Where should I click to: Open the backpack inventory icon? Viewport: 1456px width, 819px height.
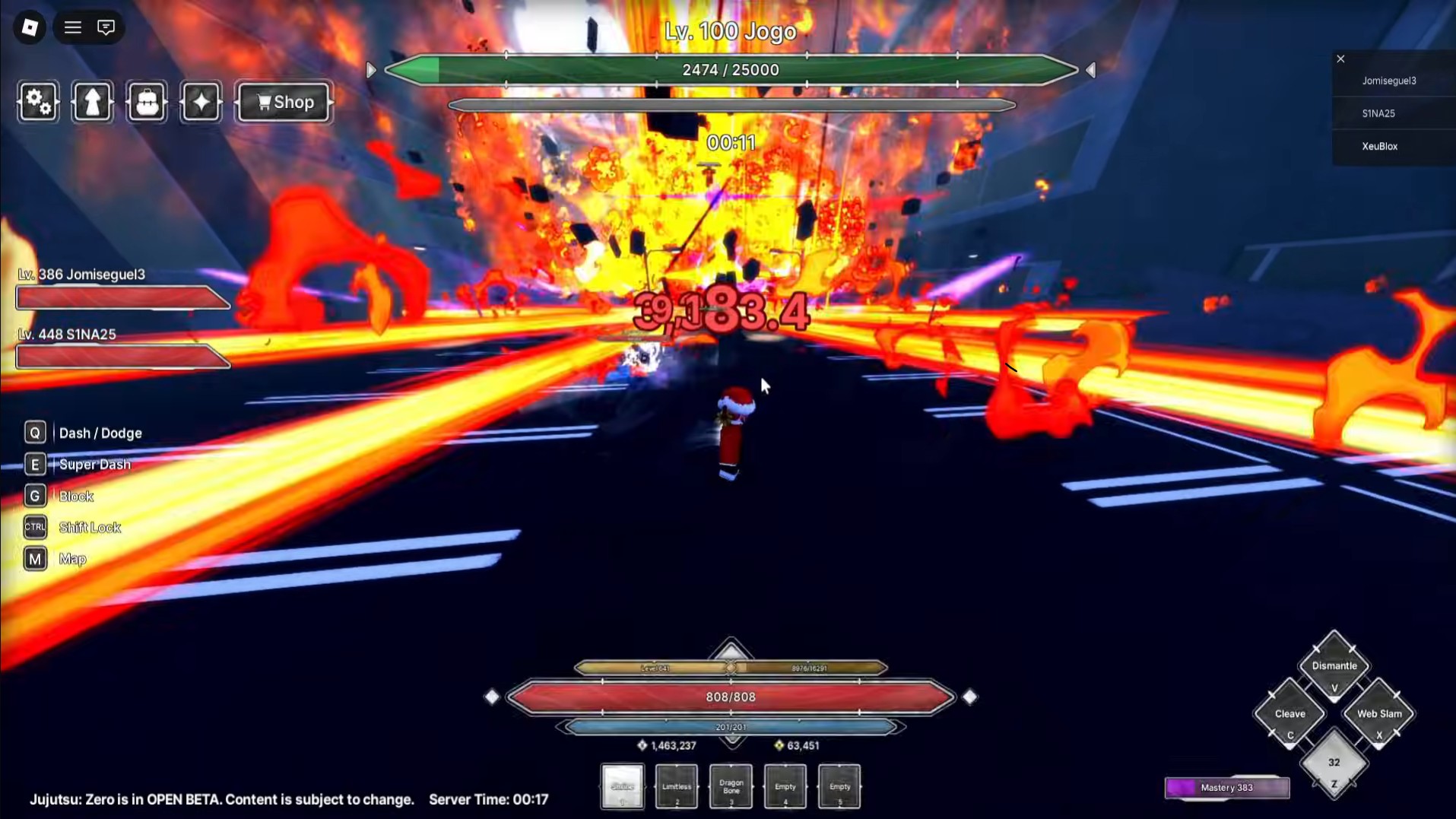(x=146, y=102)
